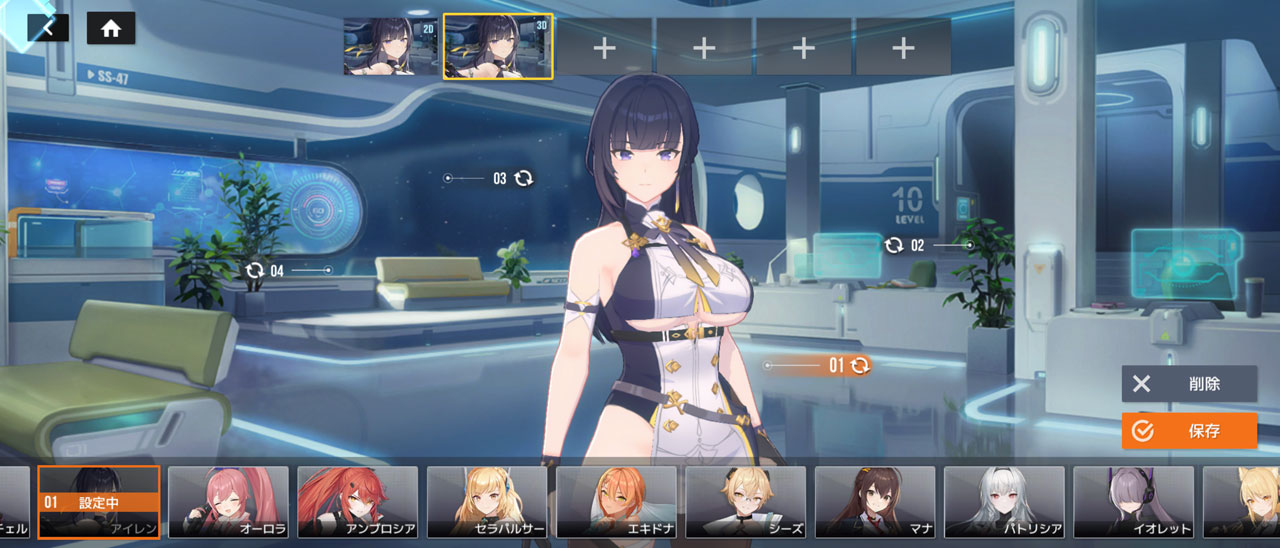
Task: Swap the character at position 03
Action: [x=524, y=178]
